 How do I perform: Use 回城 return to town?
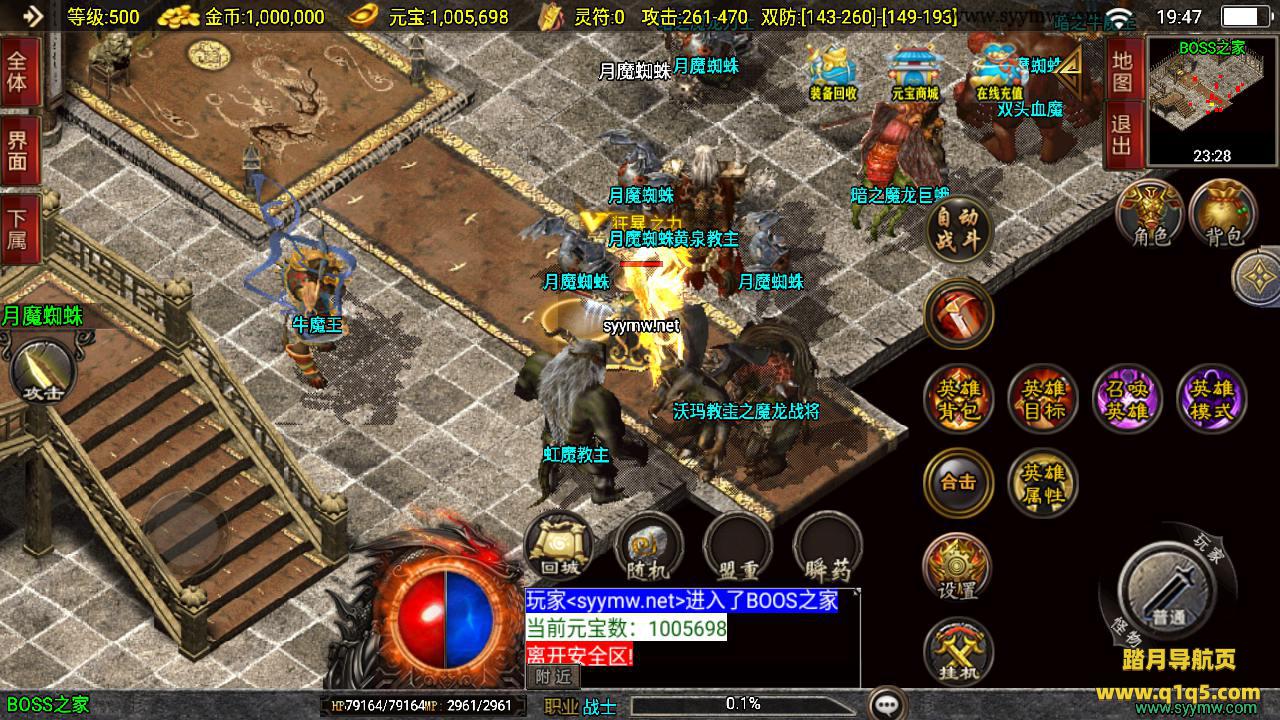[559, 546]
